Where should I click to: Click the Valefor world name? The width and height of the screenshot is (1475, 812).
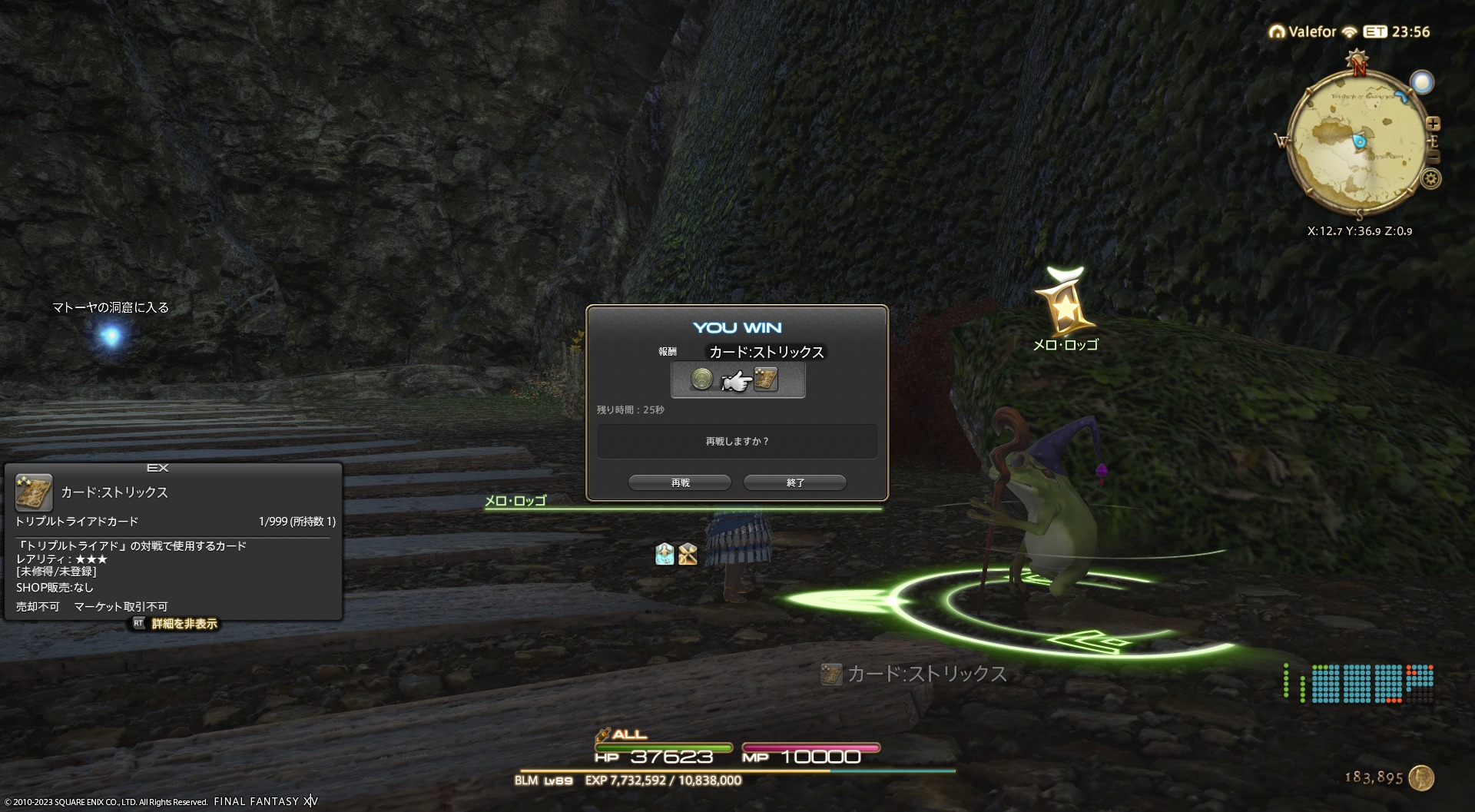1311,31
